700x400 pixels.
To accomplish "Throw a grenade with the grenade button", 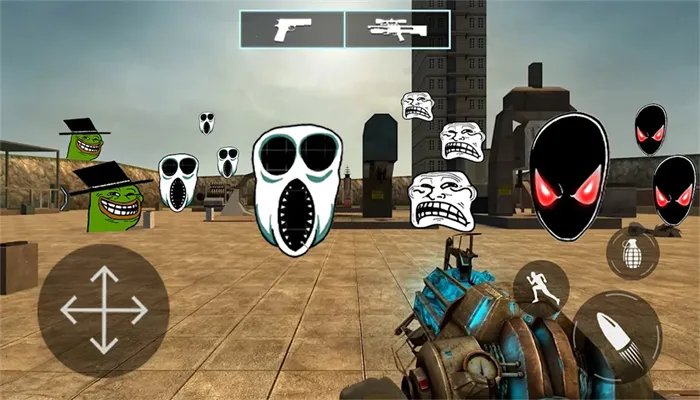I will point(632,252).
